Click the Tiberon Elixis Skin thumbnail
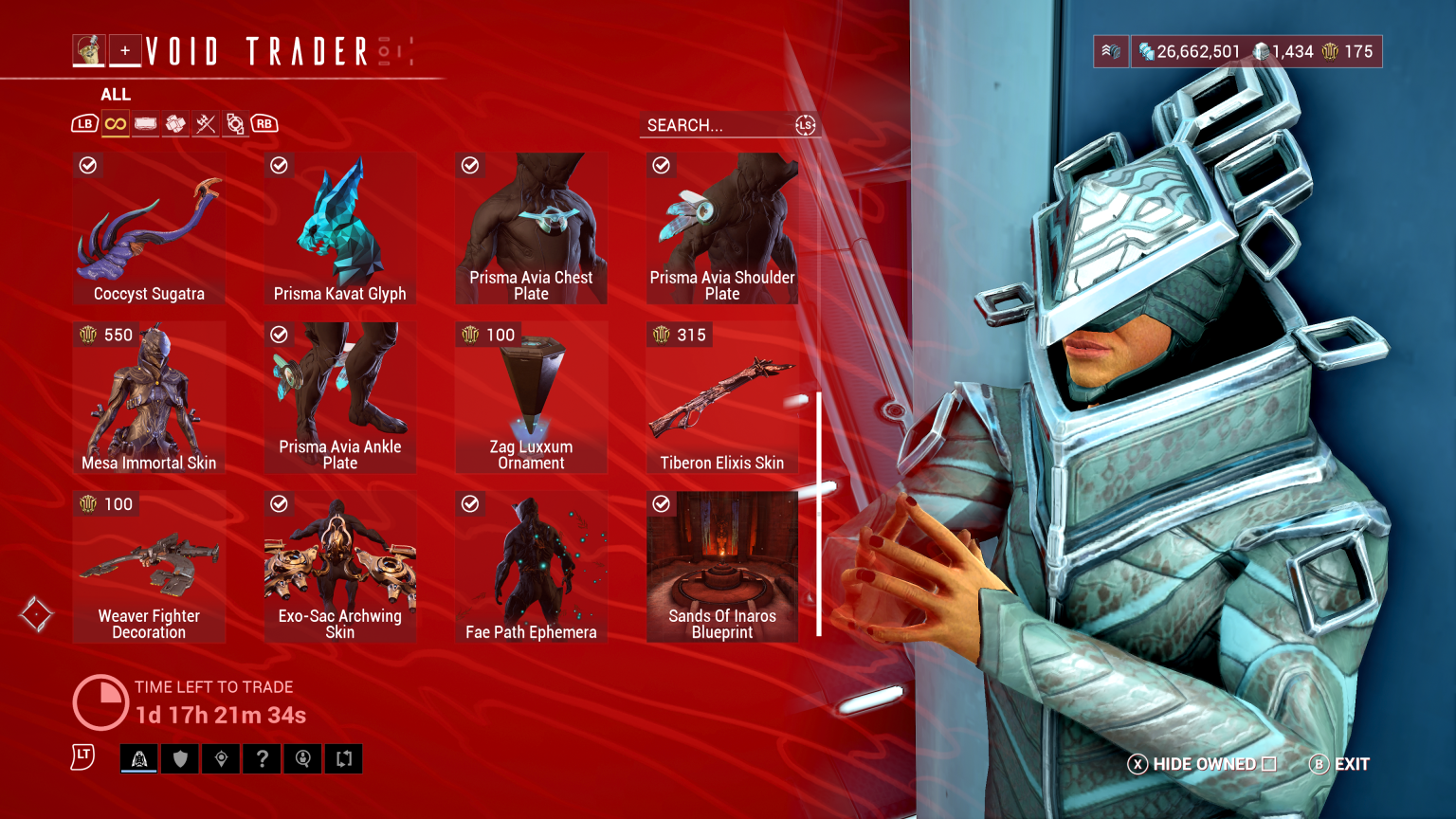This screenshot has height=819, width=1456. click(x=722, y=398)
